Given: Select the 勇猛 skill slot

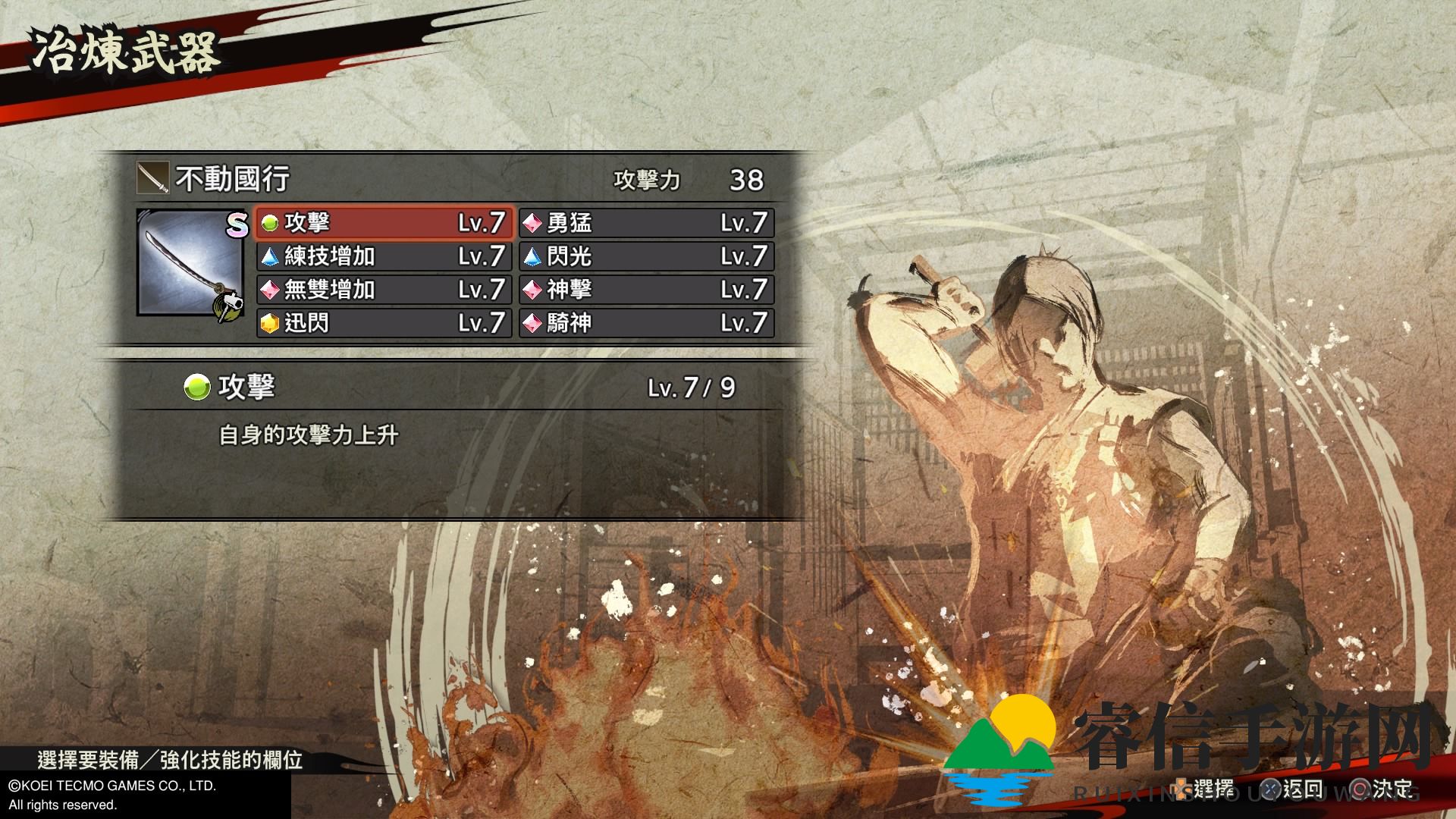Looking at the screenshot, I should 646,223.
